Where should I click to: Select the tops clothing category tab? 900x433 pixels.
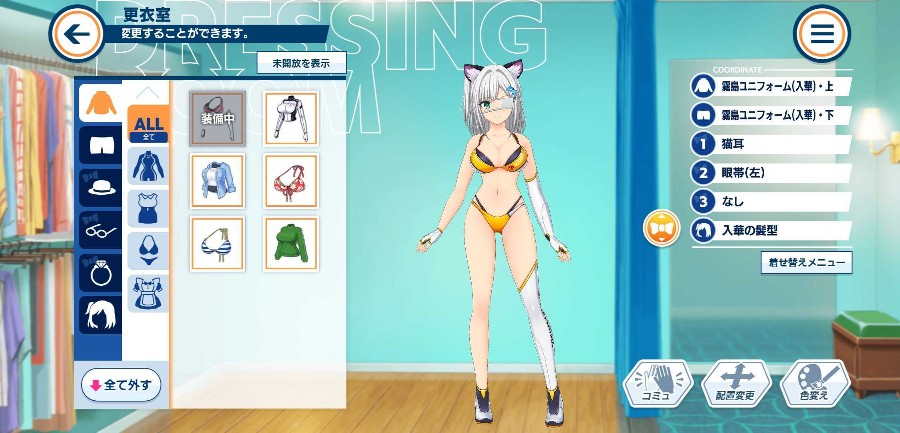tap(100, 102)
